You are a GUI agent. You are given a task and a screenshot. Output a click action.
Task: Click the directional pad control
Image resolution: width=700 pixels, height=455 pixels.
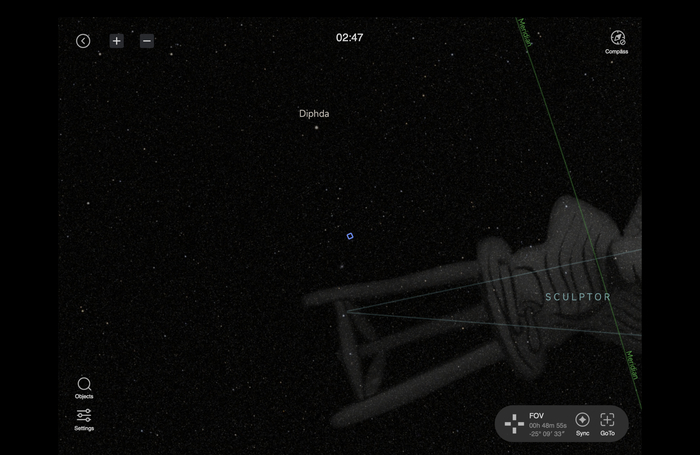click(x=514, y=424)
